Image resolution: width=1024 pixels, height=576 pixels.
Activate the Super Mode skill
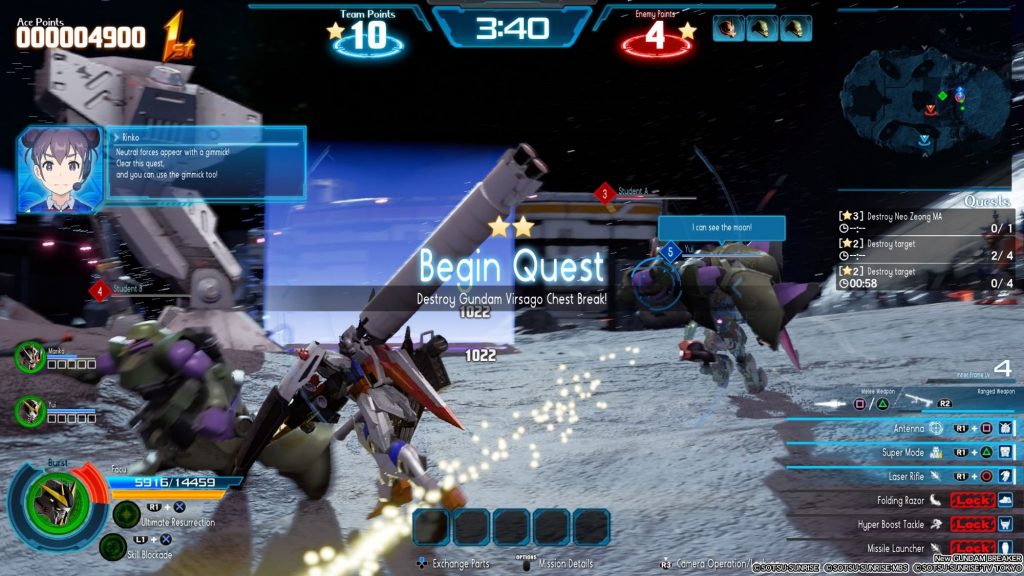point(900,452)
